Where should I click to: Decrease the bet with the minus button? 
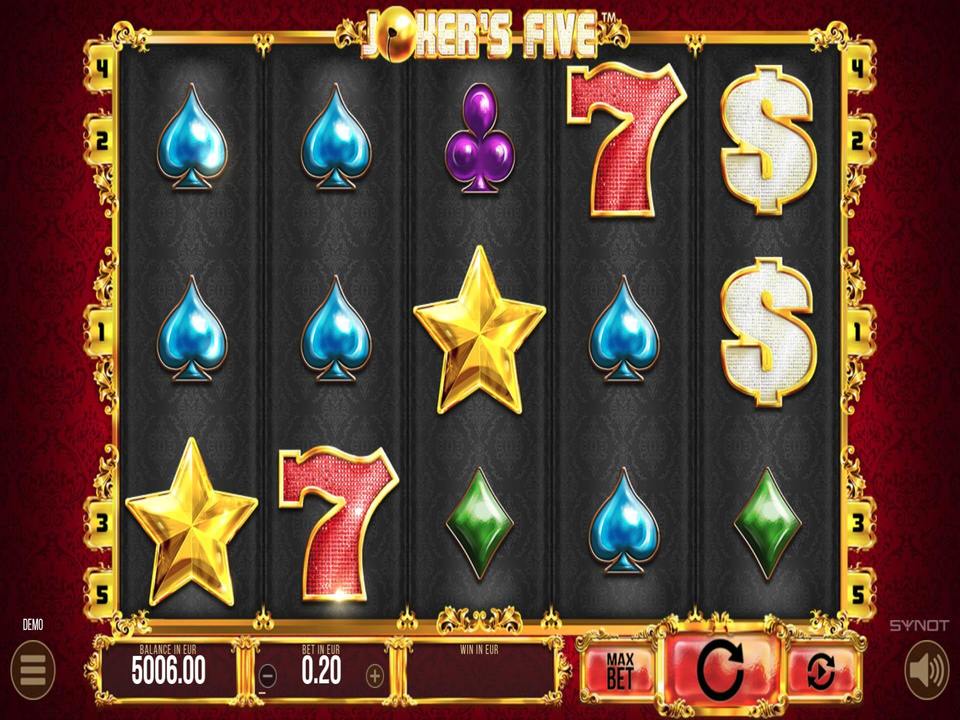tap(266, 675)
